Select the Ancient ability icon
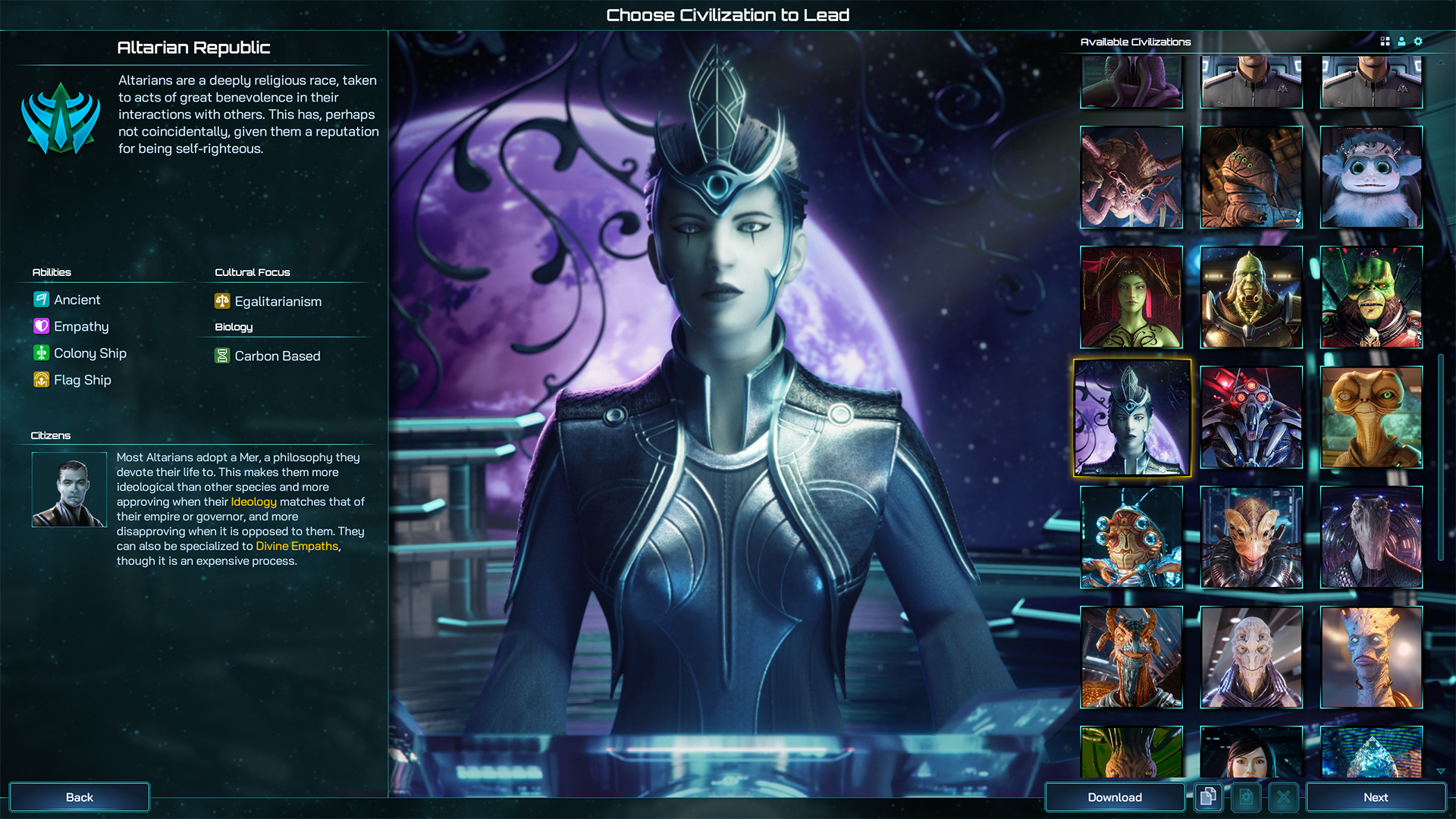 tap(42, 300)
